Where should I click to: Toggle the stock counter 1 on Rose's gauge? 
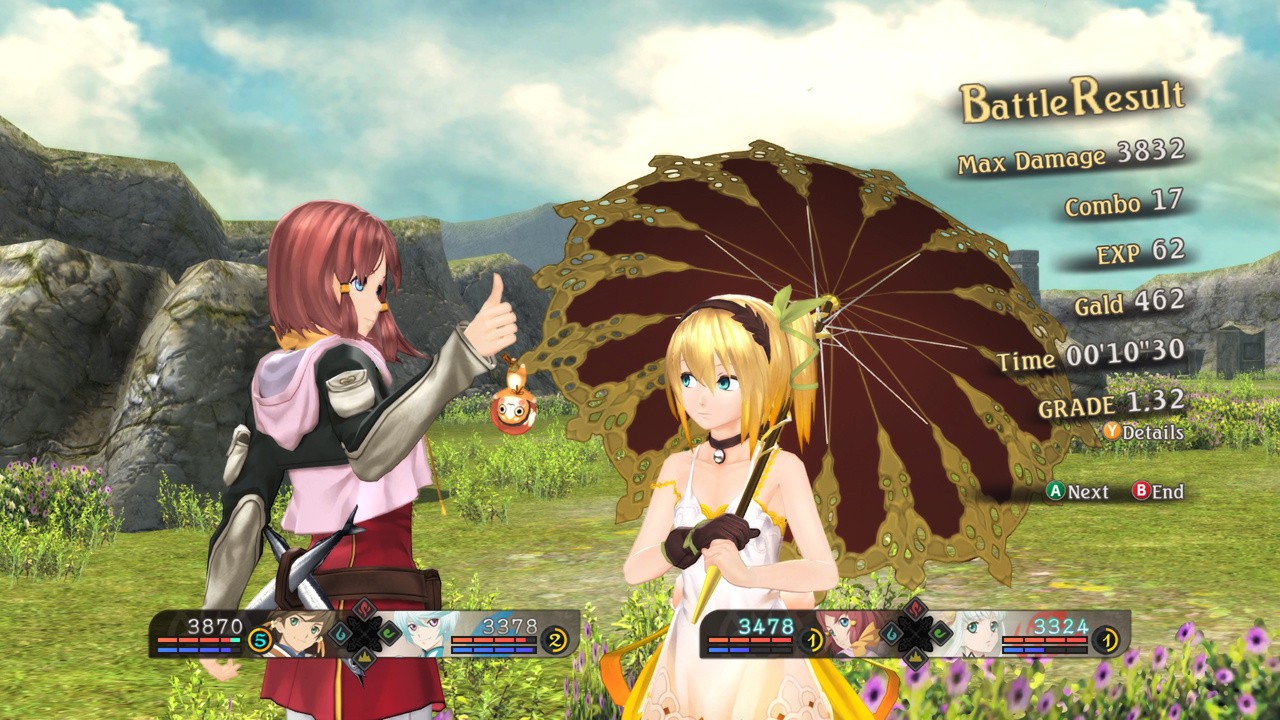[812, 640]
